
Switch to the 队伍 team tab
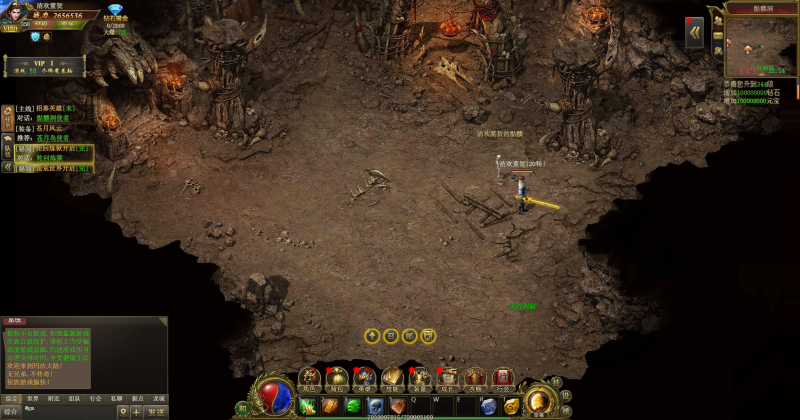[7, 150]
